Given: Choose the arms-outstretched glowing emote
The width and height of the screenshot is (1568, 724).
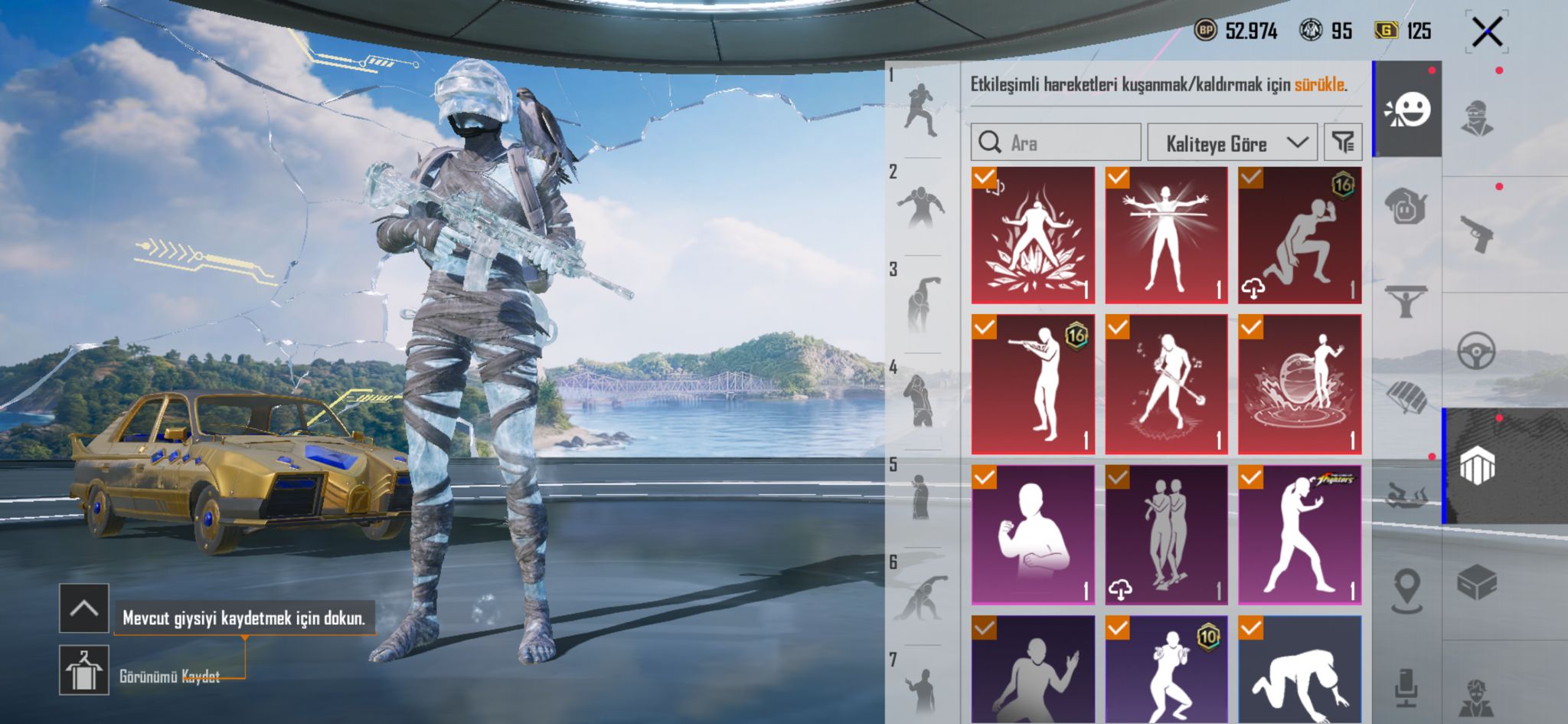Looking at the screenshot, I should [x=1166, y=235].
